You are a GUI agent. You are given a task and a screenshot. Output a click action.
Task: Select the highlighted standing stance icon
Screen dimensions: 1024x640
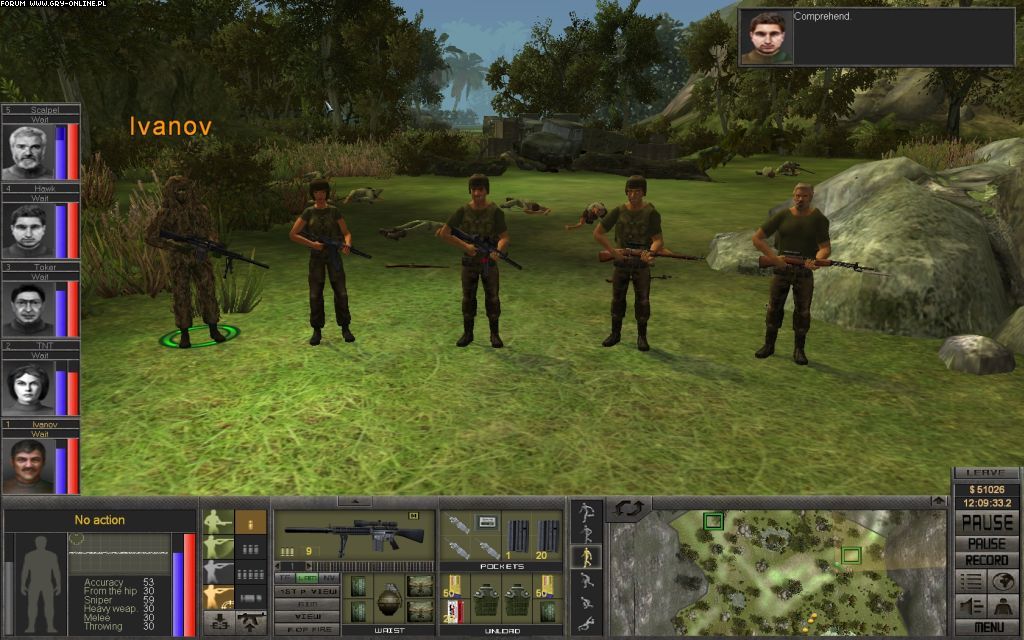click(x=586, y=558)
